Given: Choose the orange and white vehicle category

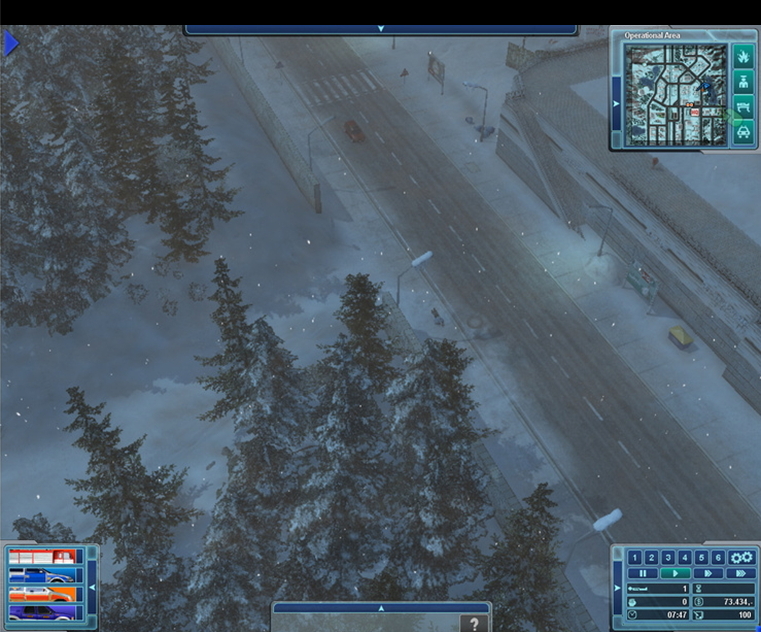Looking at the screenshot, I should [x=42, y=593].
